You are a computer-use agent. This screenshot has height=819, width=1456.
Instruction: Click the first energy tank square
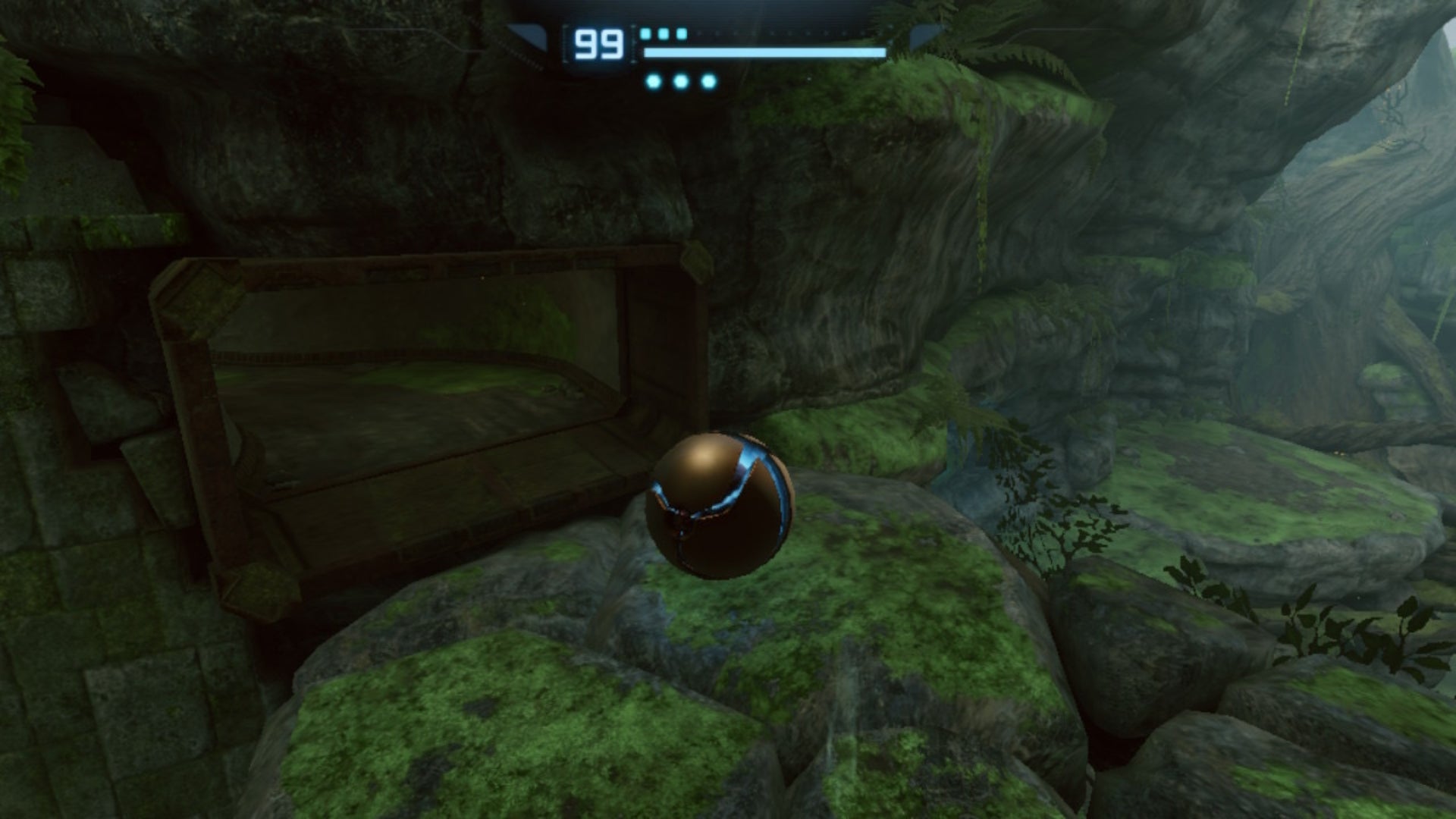click(646, 34)
